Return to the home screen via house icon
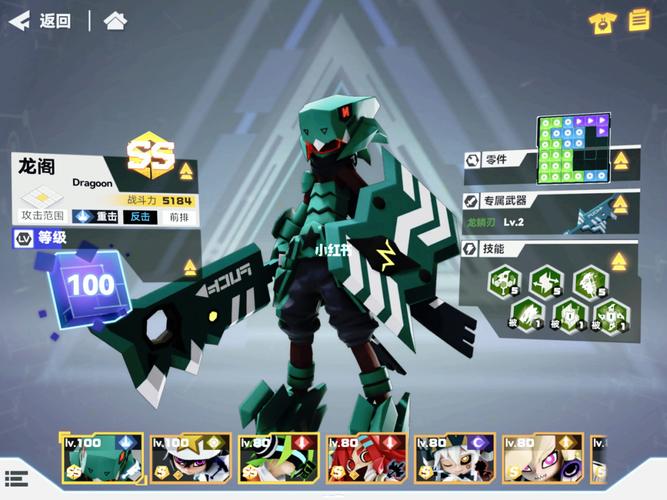The width and height of the screenshot is (667, 500). pyautogui.click(x=116, y=21)
